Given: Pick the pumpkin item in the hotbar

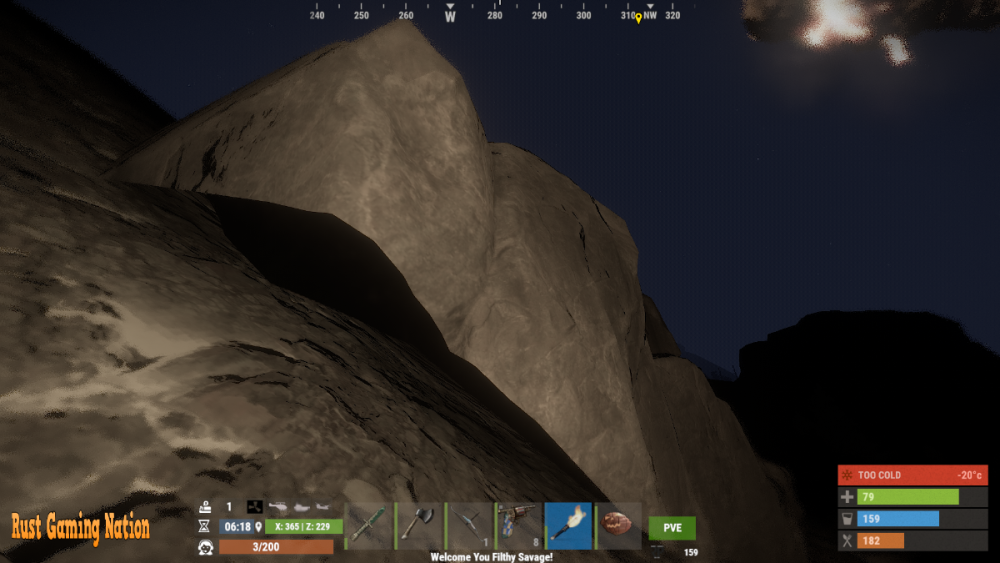Looking at the screenshot, I should tap(619, 526).
